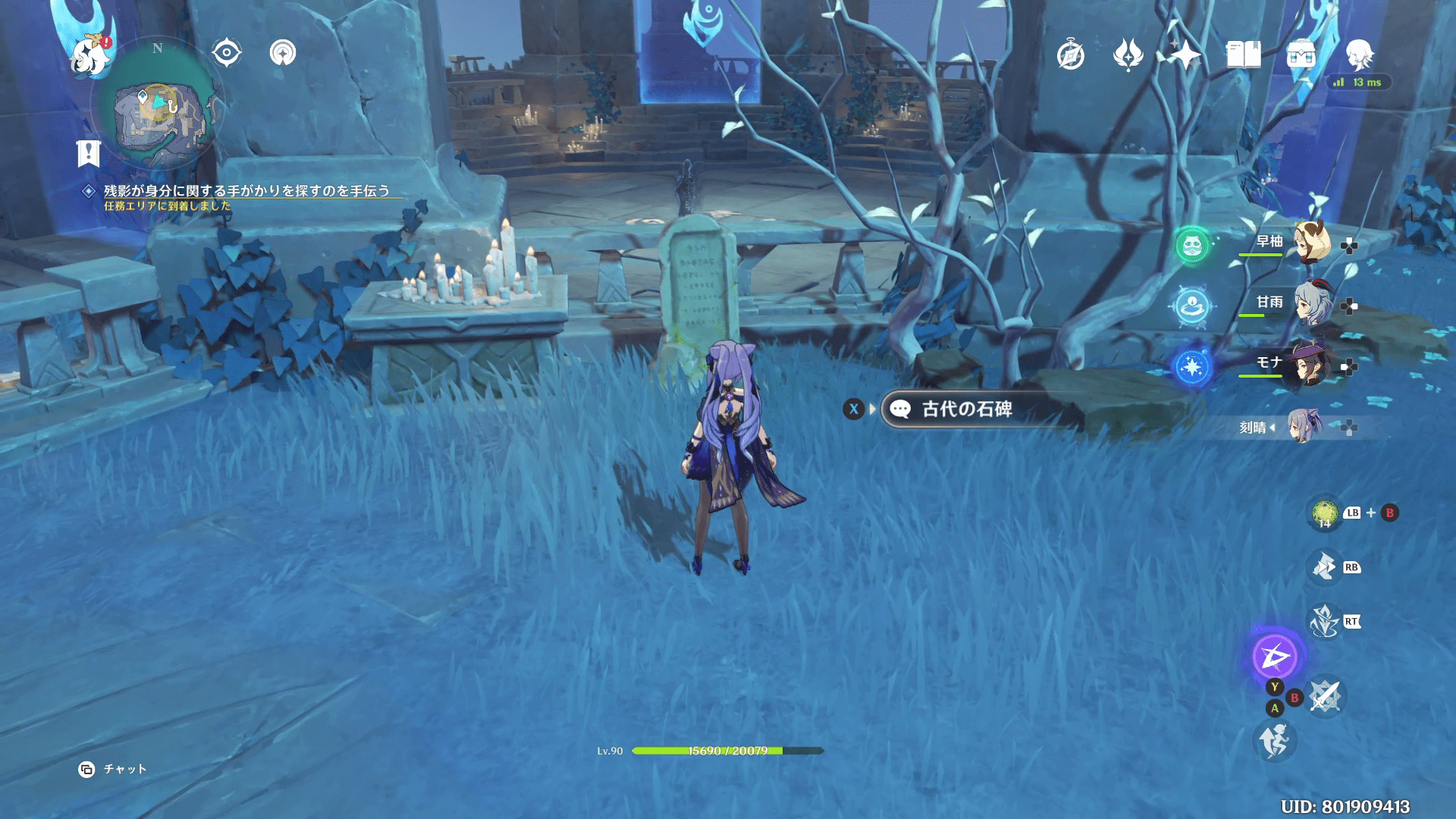Toggle the elemental sight eye icon

coord(226,53)
